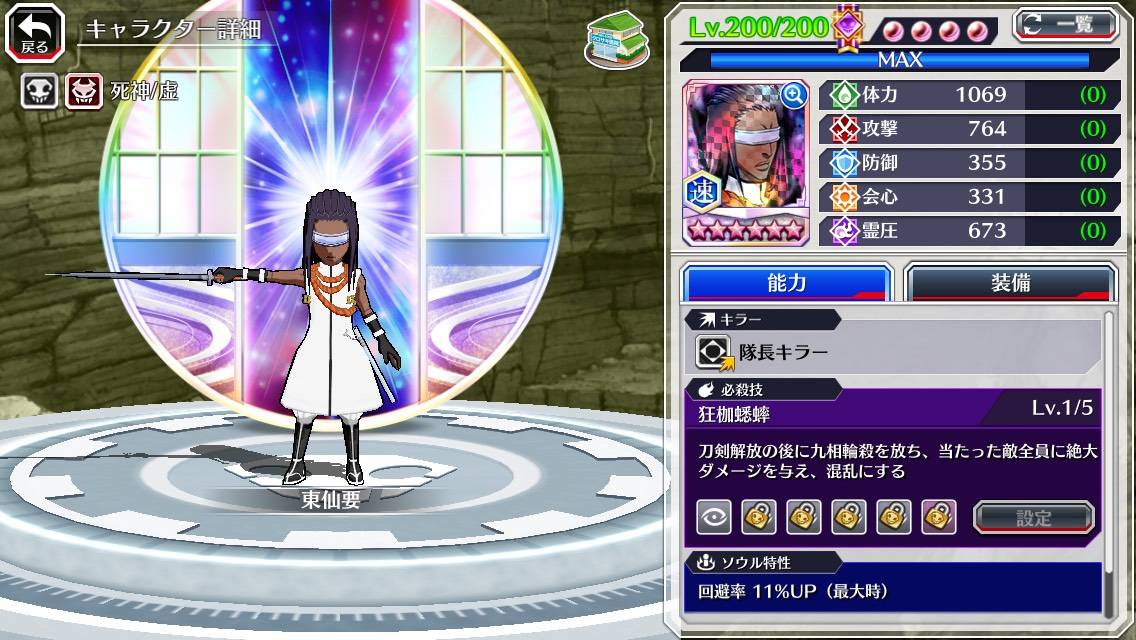Image resolution: width=1136 pixels, height=640 pixels.
Task: Select the 回避率 11%UP soul trait
Action: click(793, 591)
